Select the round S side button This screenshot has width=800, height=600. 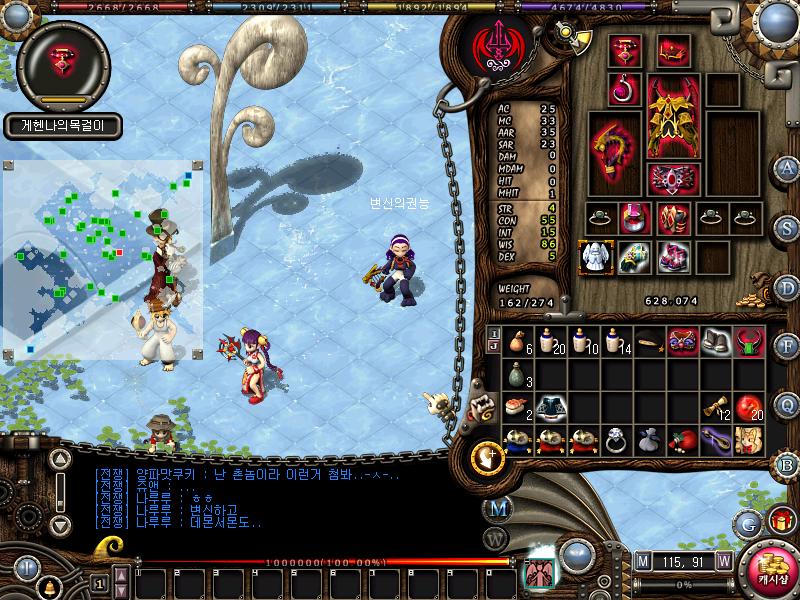click(x=787, y=226)
